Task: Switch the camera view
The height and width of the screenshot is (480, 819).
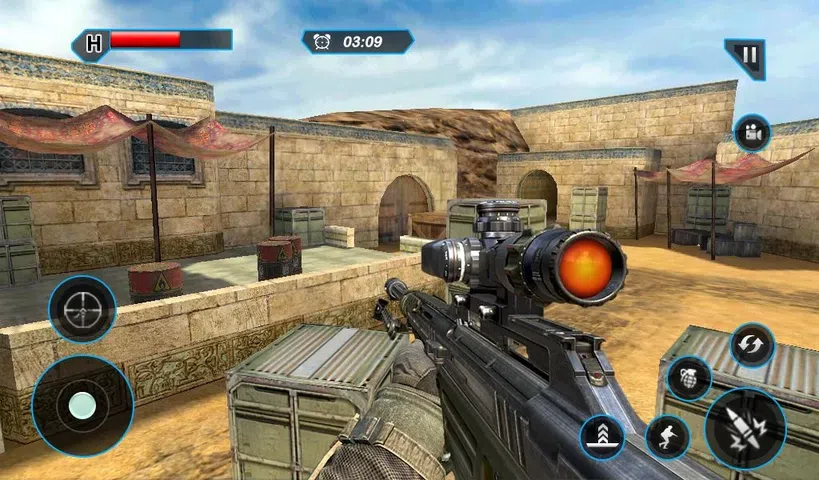Action: point(751,133)
